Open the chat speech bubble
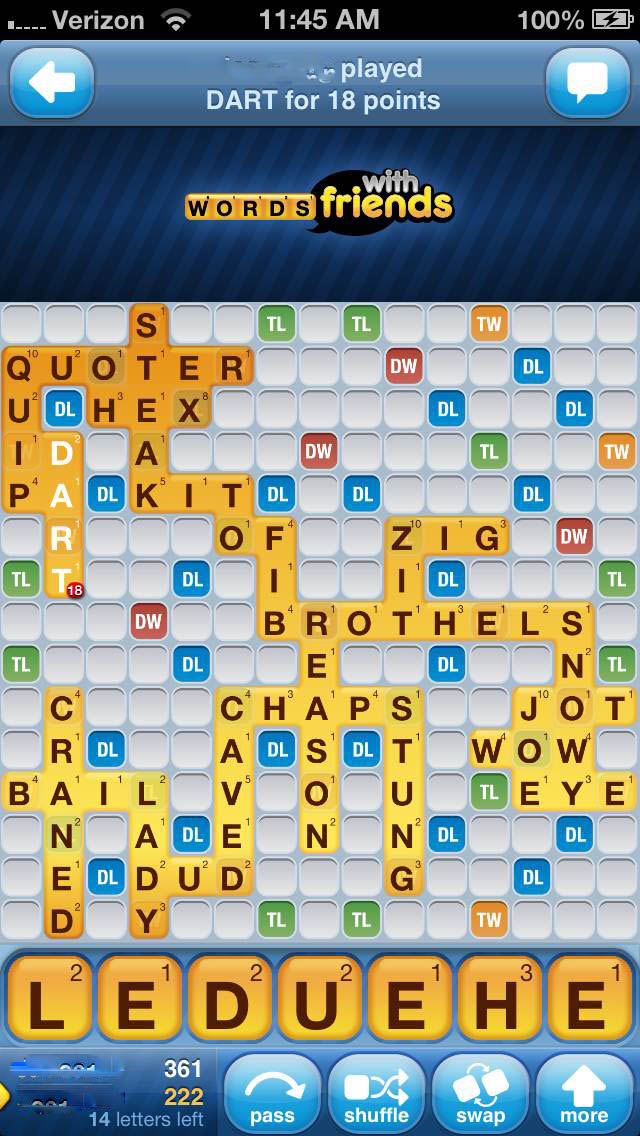The height and width of the screenshot is (1136, 640). (x=587, y=83)
